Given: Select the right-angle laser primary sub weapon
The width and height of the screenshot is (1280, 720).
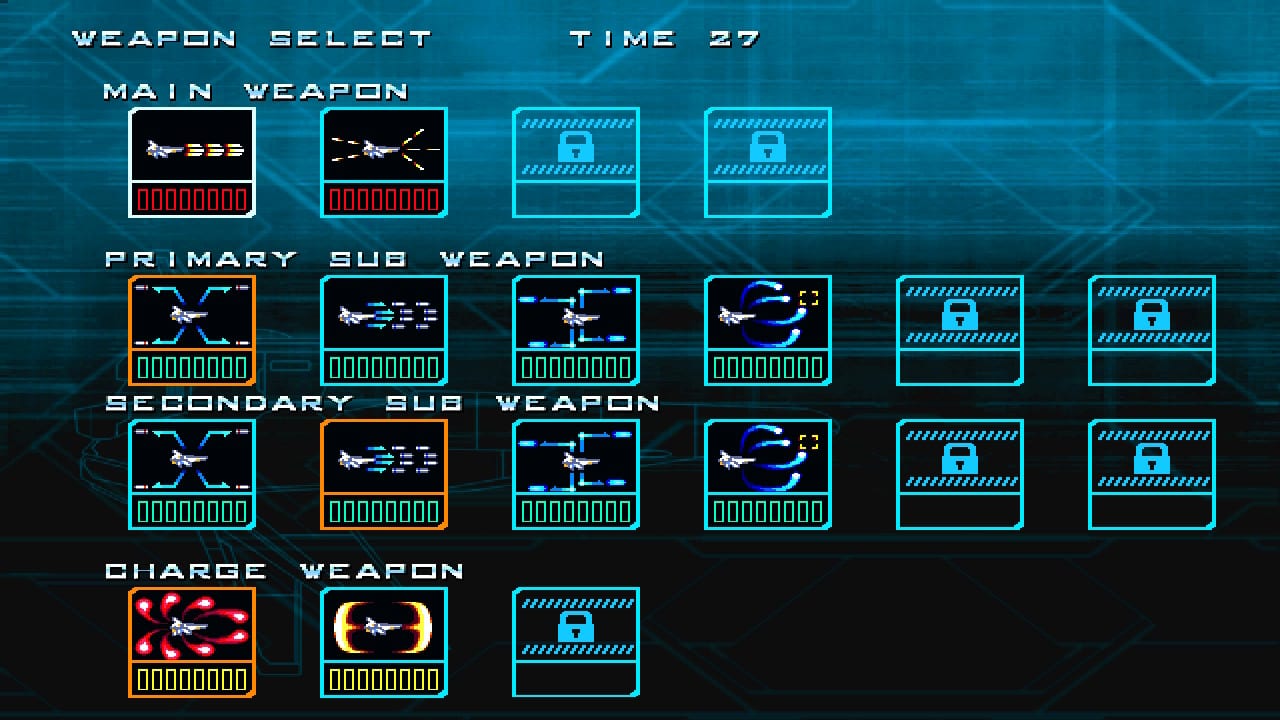Looking at the screenshot, I should click(x=575, y=320).
